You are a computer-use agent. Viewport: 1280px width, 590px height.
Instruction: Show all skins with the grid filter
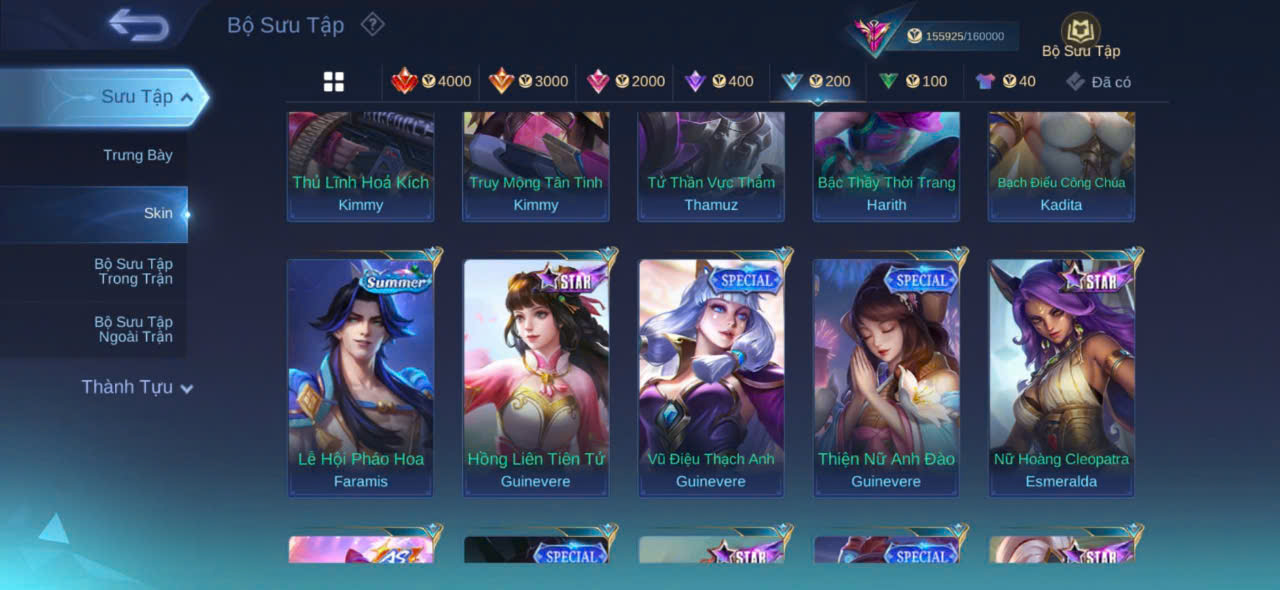334,82
